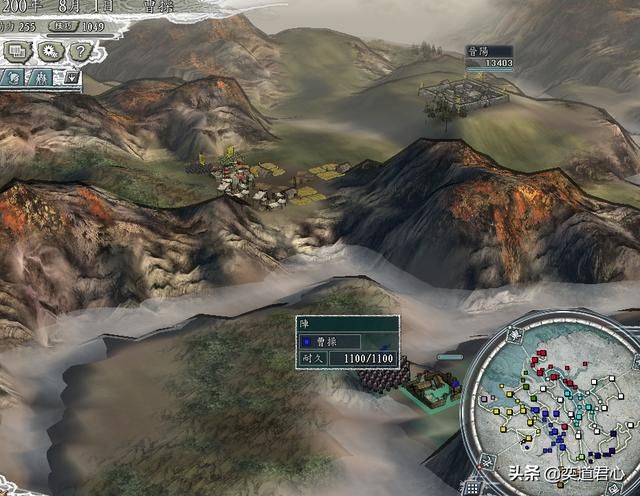Select the face portrait tab
Screen dimensions: 640x496
tap(16, 77)
